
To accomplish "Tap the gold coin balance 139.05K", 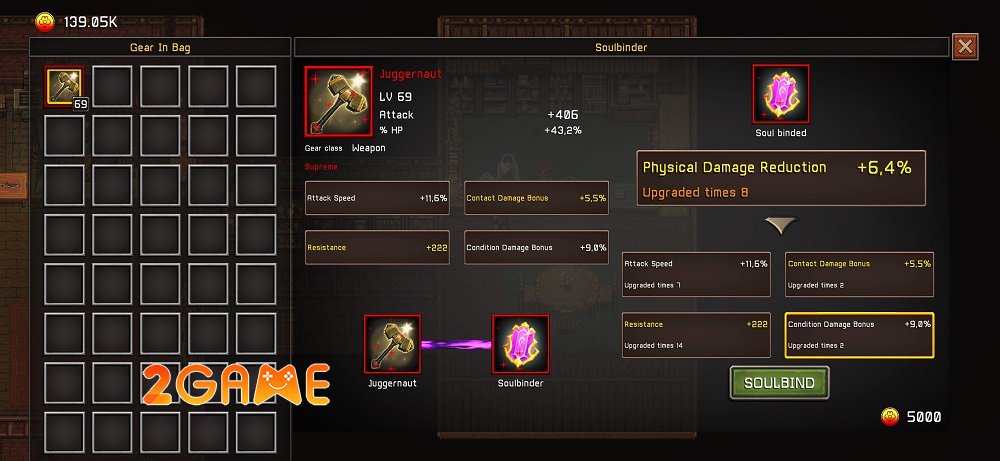I will pyautogui.click(x=78, y=20).
